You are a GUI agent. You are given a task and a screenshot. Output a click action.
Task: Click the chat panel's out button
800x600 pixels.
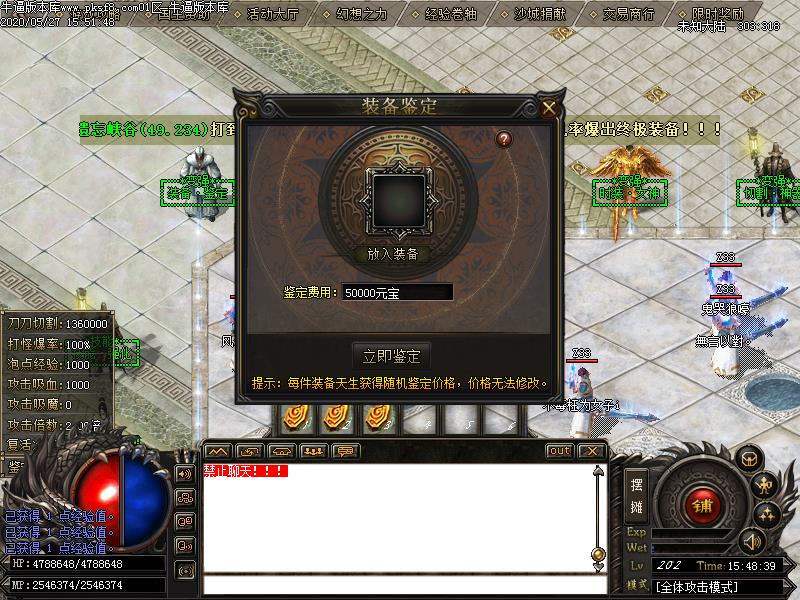(560, 451)
